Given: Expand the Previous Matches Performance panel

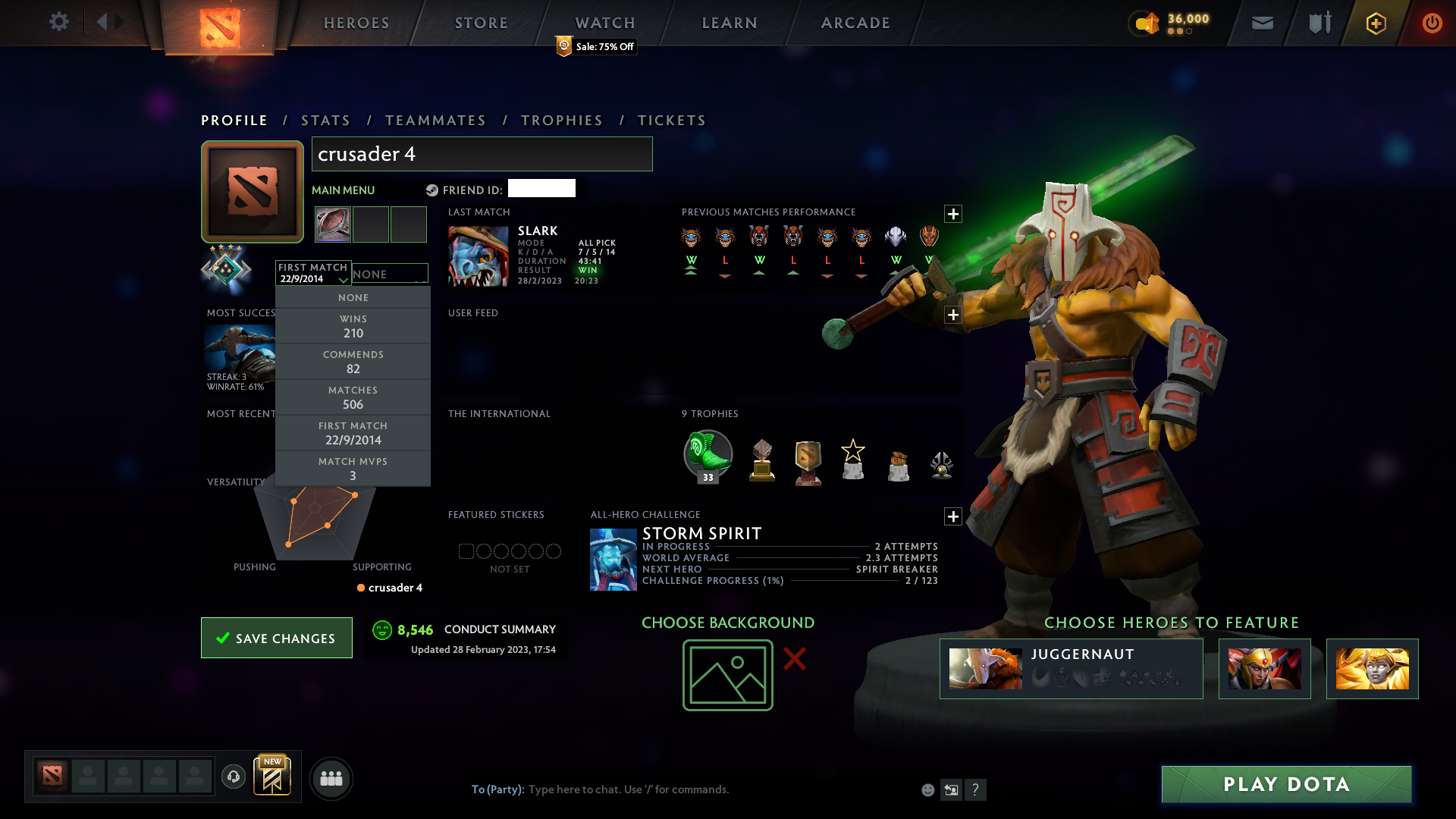Looking at the screenshot, I should coord(953,215).
